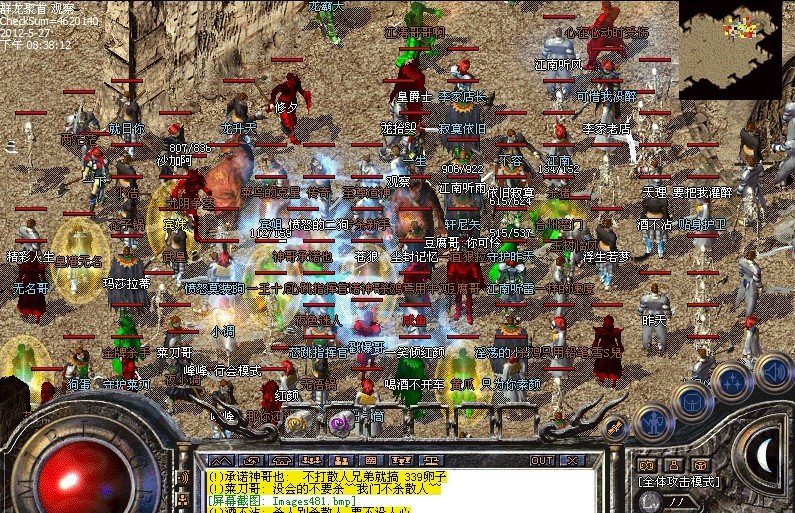Open the character equipment figure button
Image resolution: width=795 pixels, height=513 pixels.
pyautogui.click(x=653, y=420)
